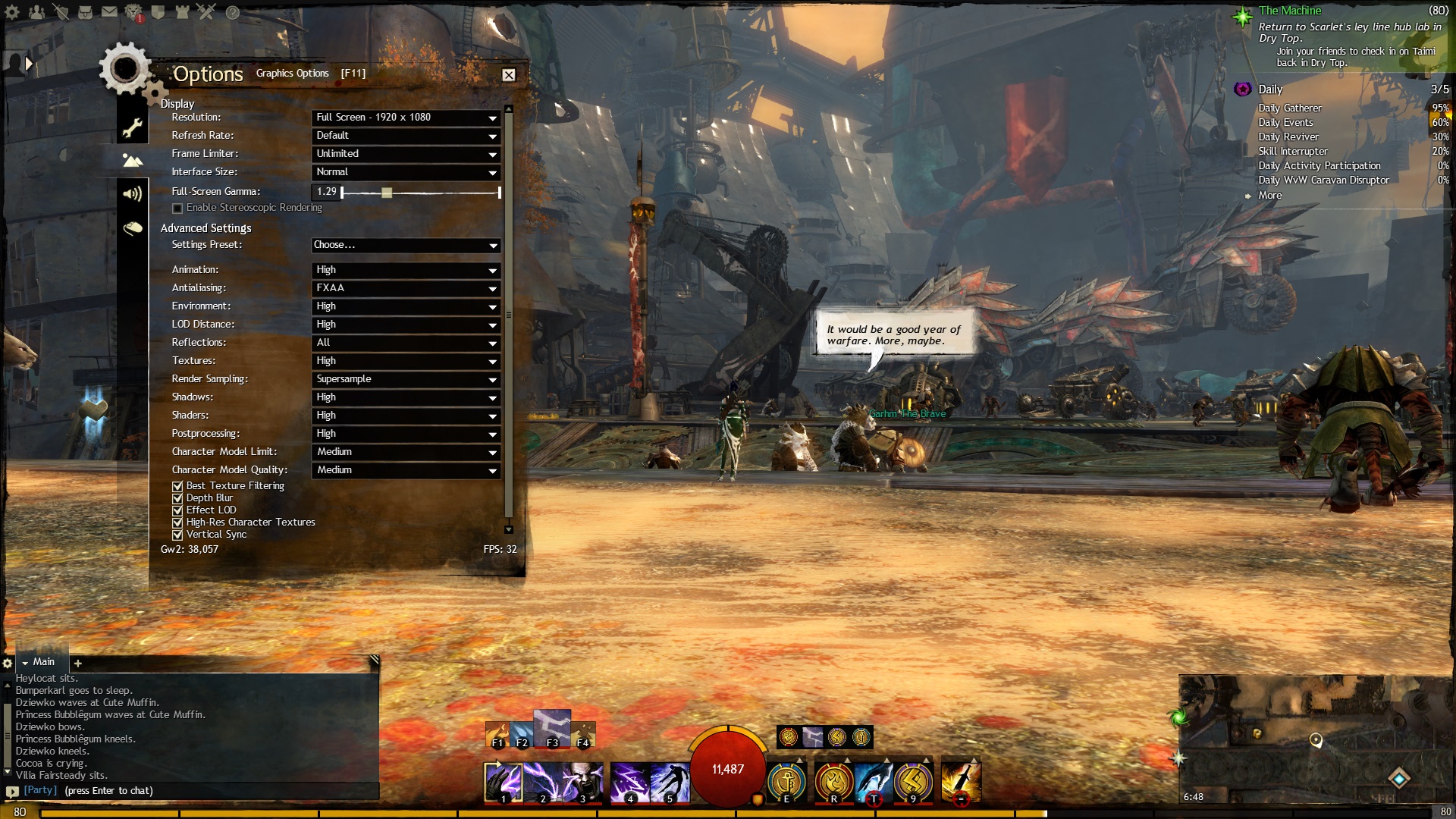
Task: Open the Control Options mouse tab
Action: (133, 228)
